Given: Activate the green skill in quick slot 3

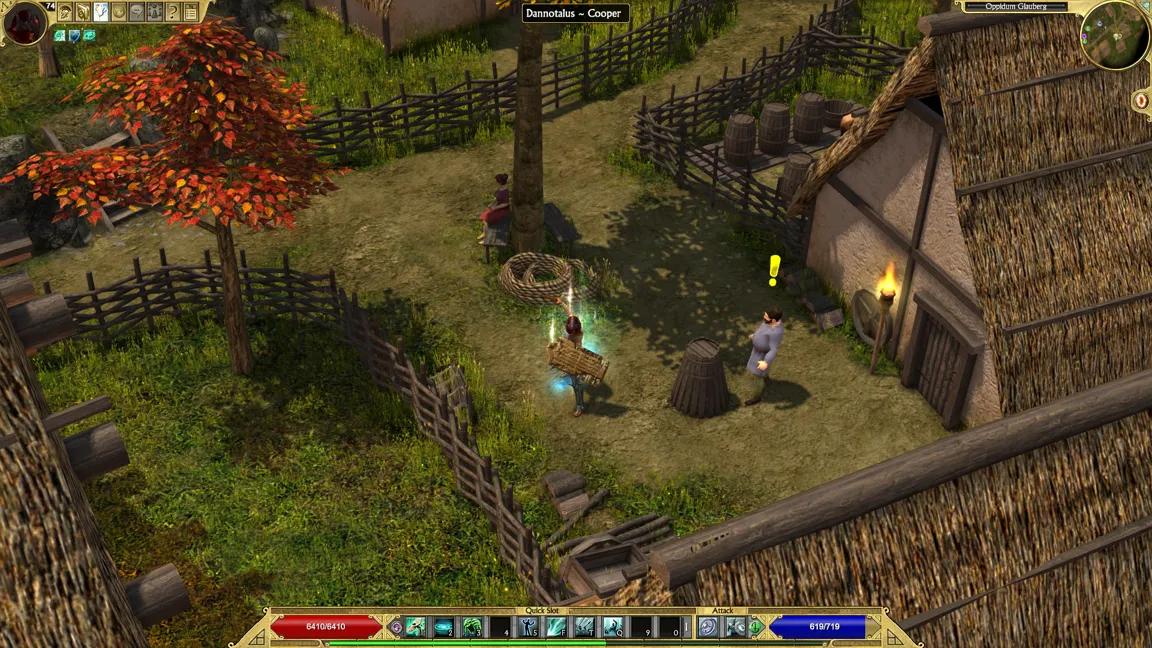Looking at the screenshot, I should click(x=471, y=627).
